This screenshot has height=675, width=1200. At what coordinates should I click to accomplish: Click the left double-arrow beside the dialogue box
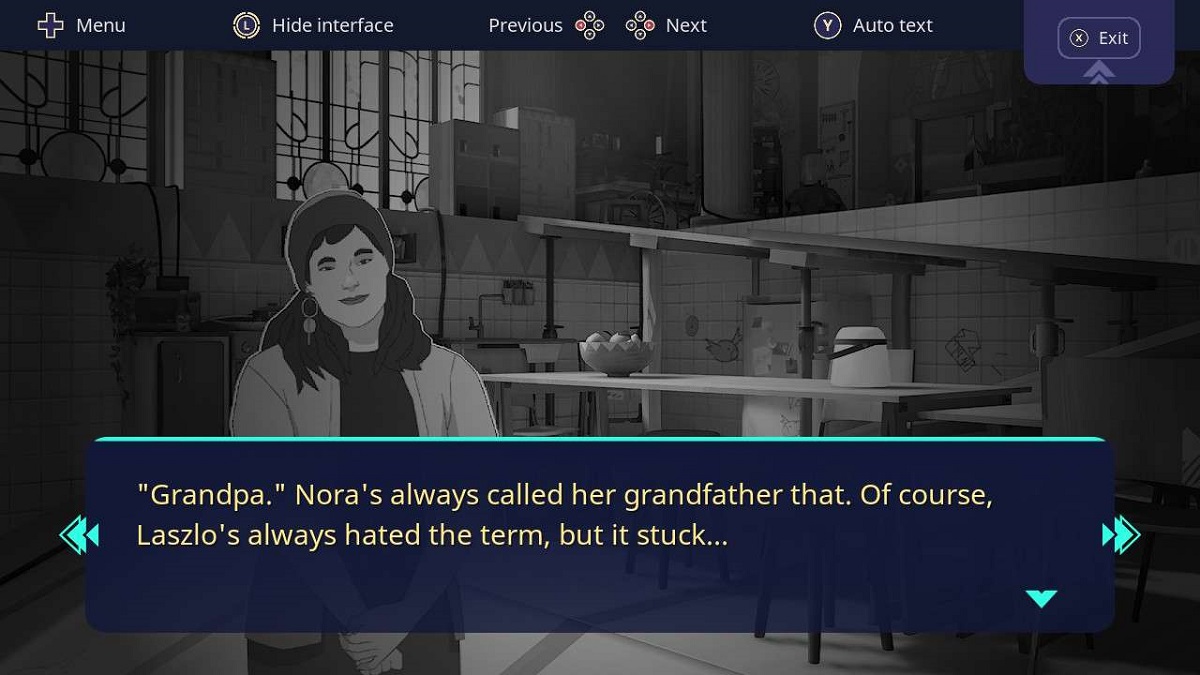coord(80,535)
